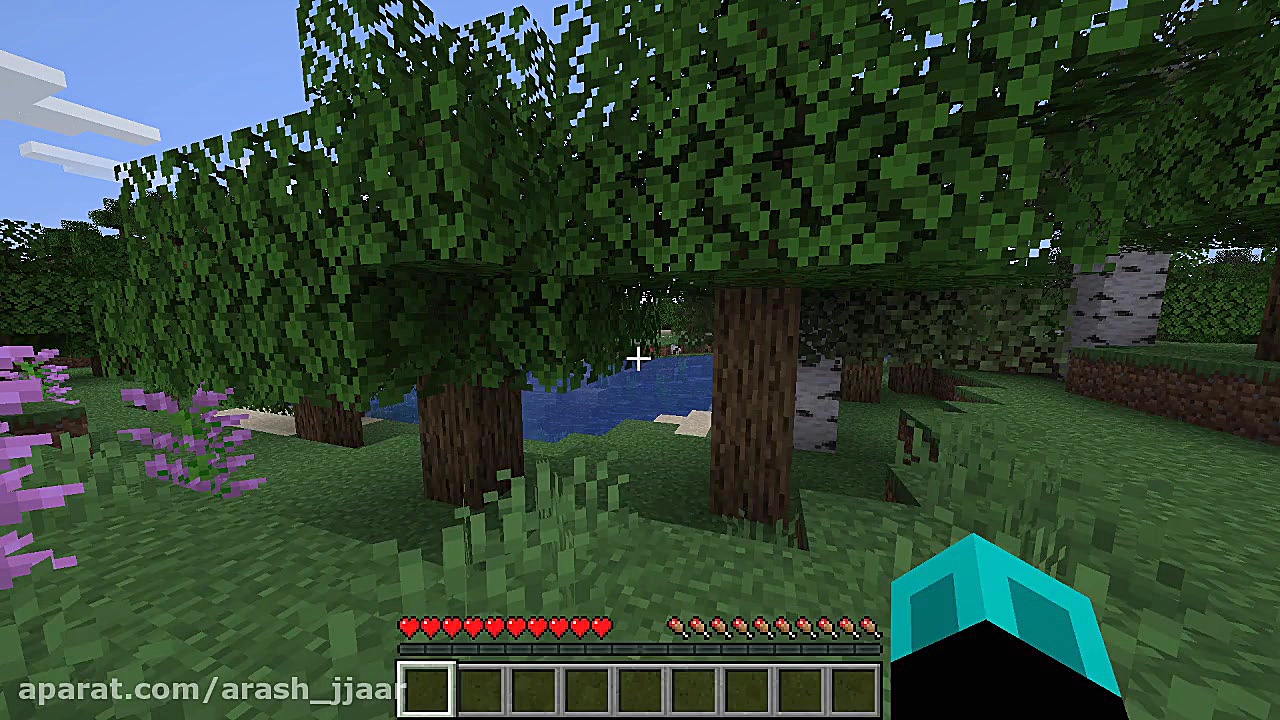Image resolution: width=1280 pixels, height=720 pixels.
Task: Select the second hotbar slot
Action: tap(479, 687)
